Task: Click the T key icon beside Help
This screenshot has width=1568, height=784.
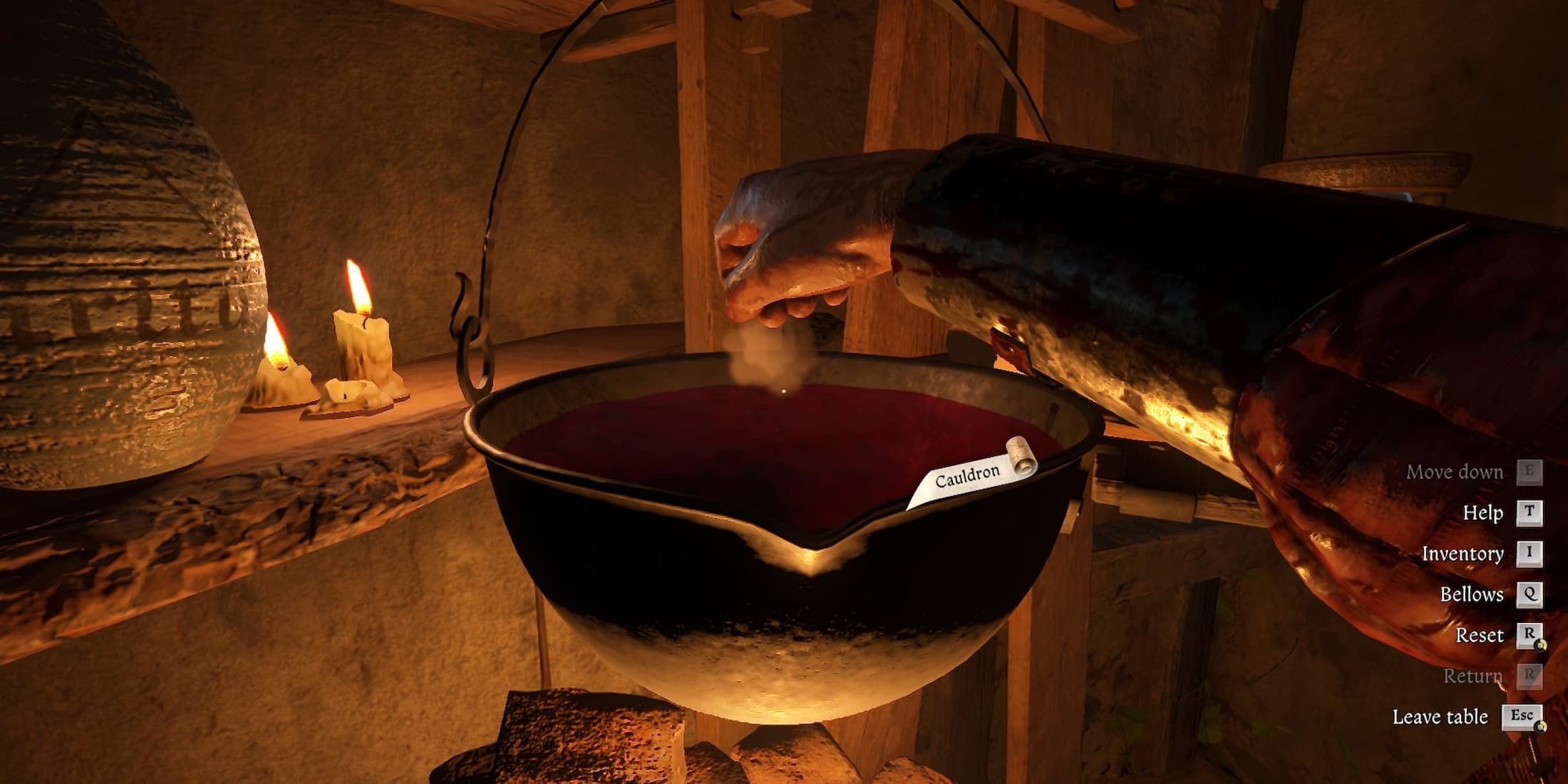Action: pyautogui.click(x=1530, y=512)
